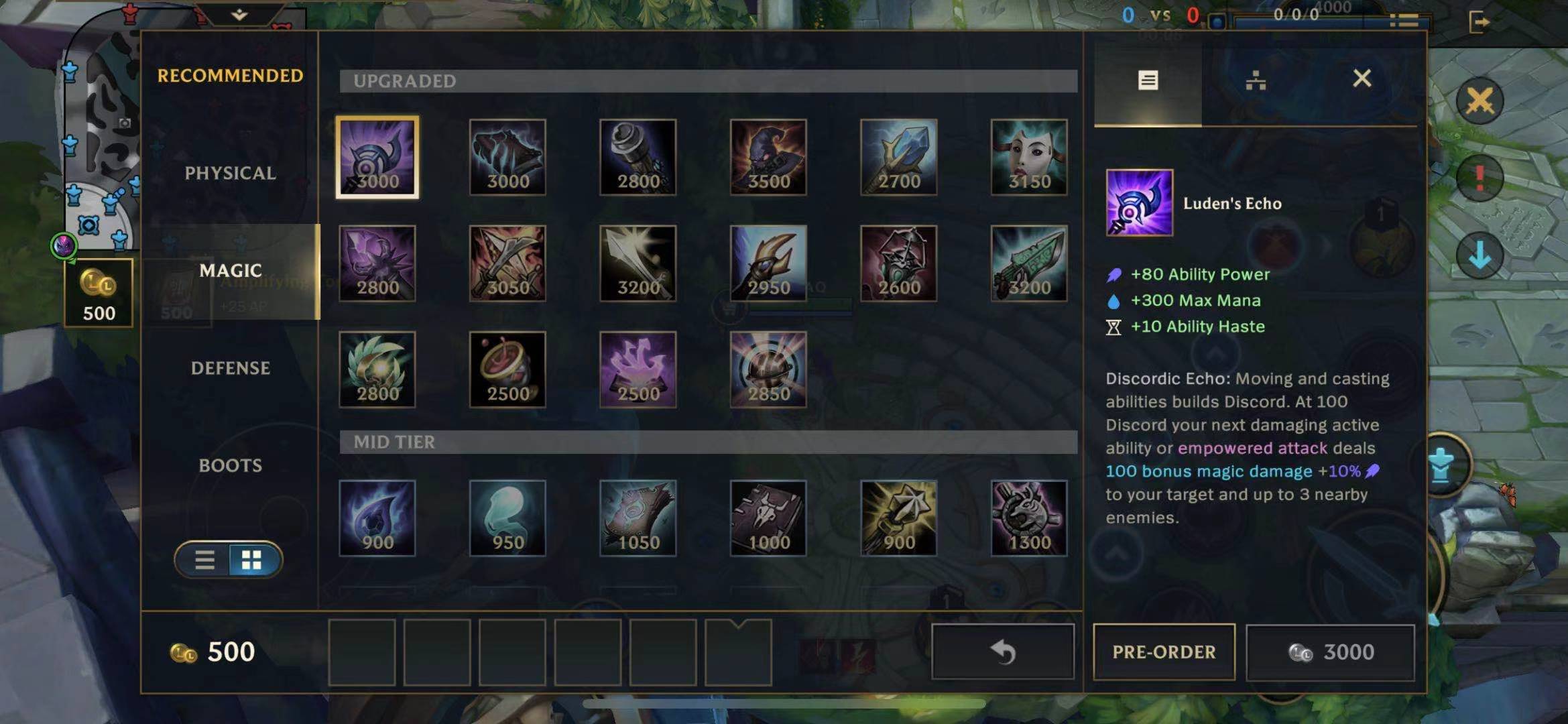
Task: Pre-order Luden's Echo
Action: pos(1164,652)
